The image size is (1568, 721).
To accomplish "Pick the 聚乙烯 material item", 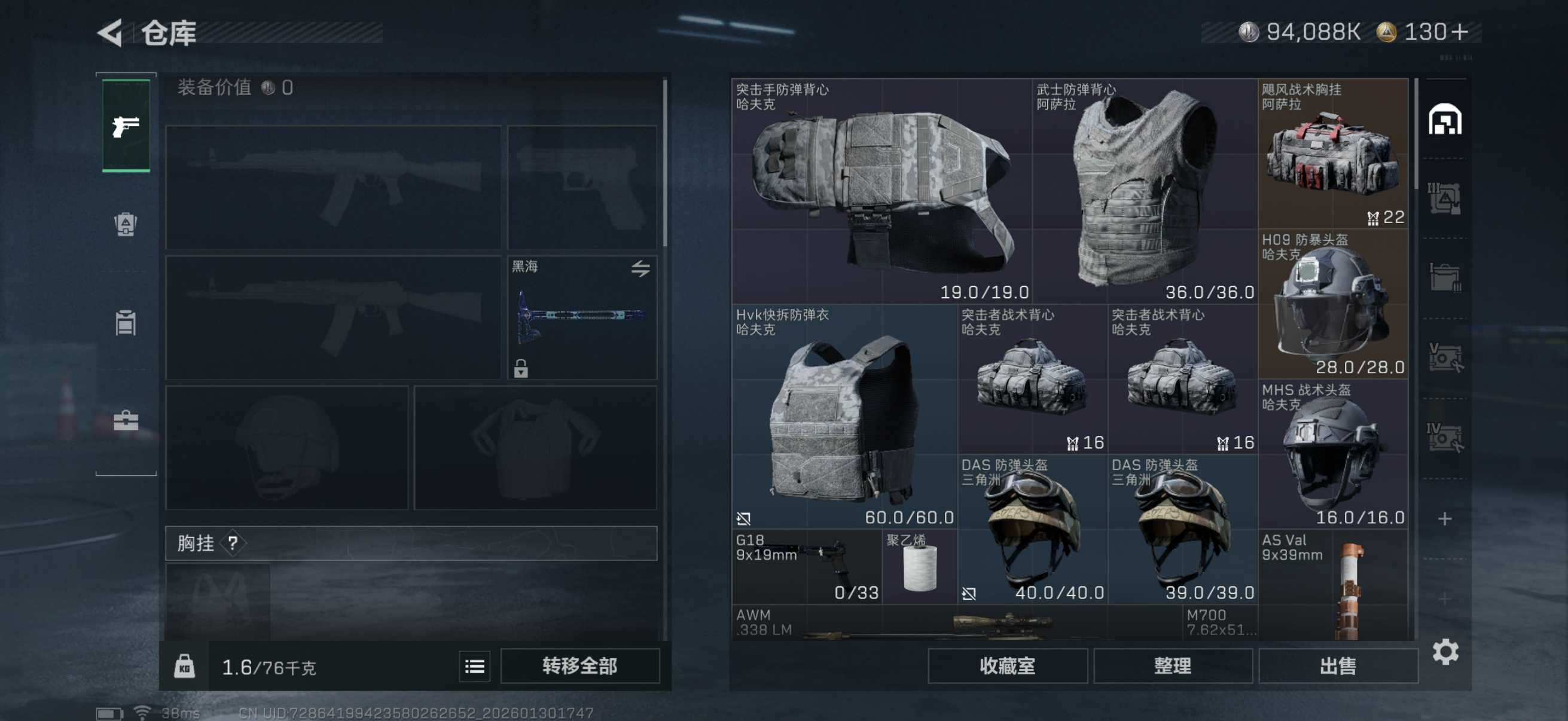I will (x=919, y=566).
